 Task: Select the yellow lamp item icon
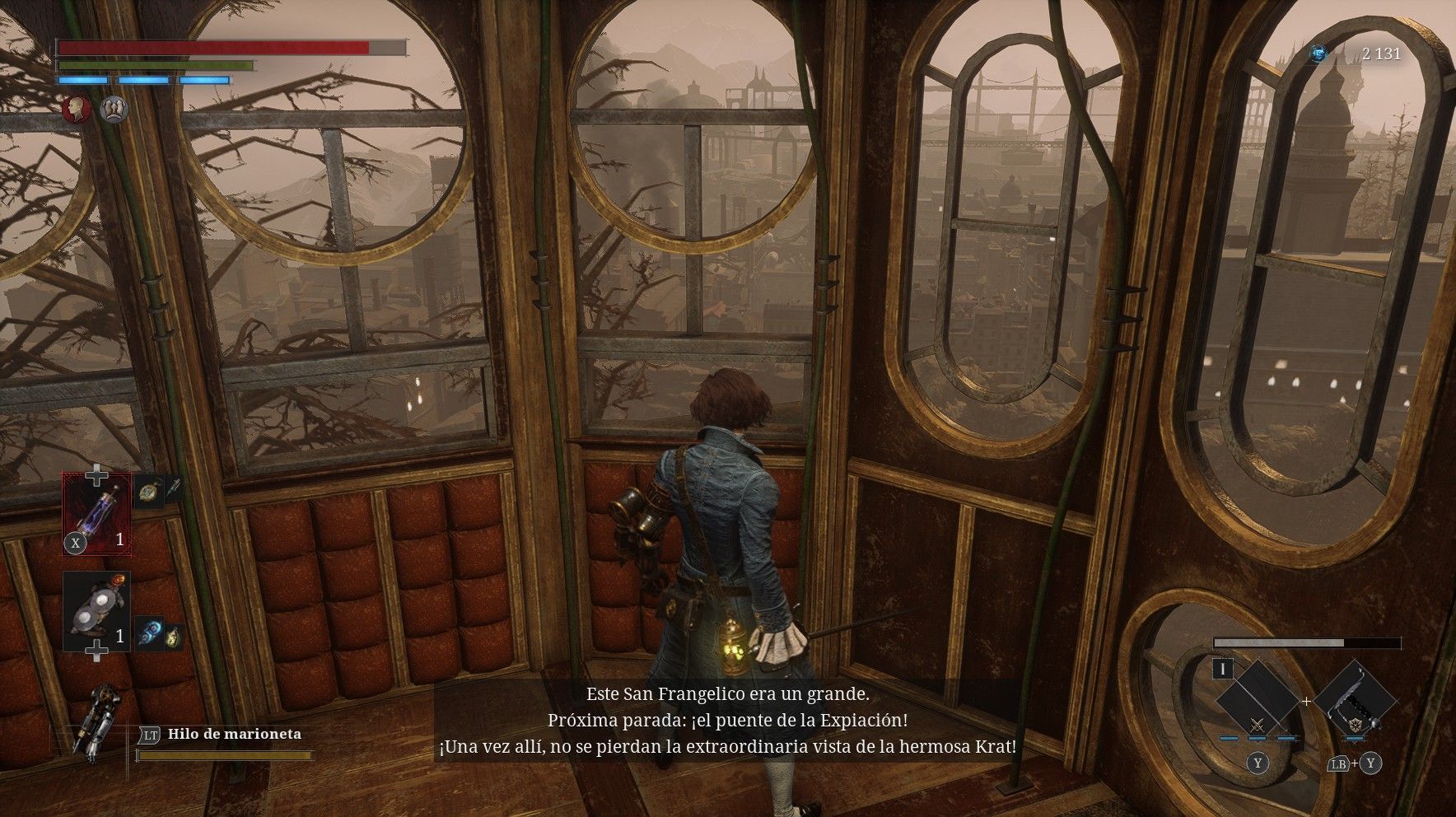(x=173, y=637)
